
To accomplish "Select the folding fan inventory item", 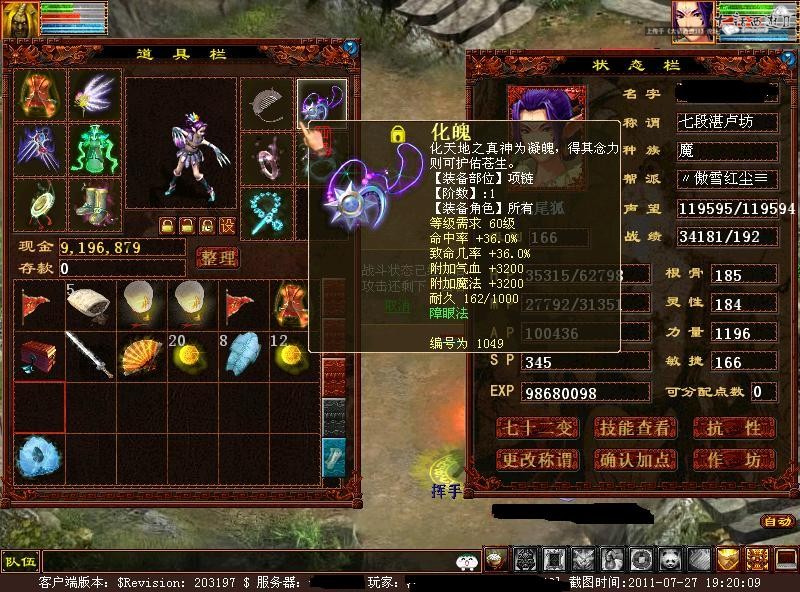I will [x=142, y=355].
